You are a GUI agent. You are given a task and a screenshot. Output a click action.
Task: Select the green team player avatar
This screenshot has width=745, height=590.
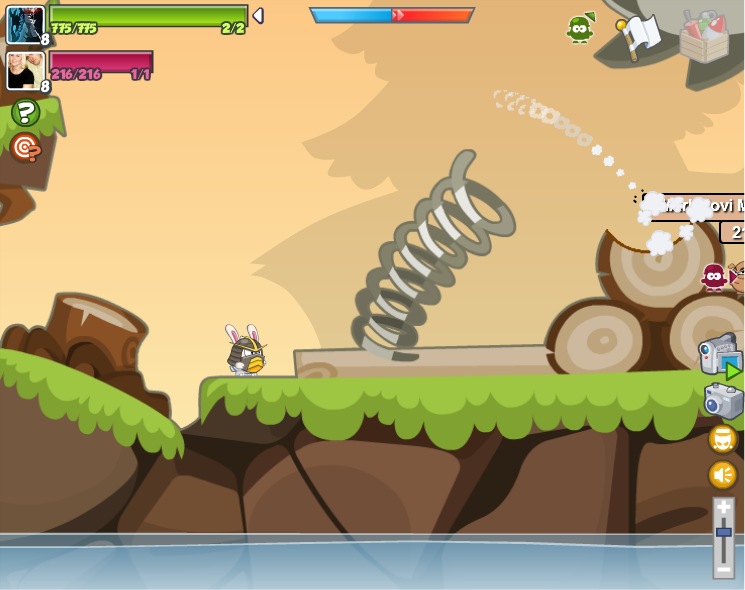(x=25, y=25)
